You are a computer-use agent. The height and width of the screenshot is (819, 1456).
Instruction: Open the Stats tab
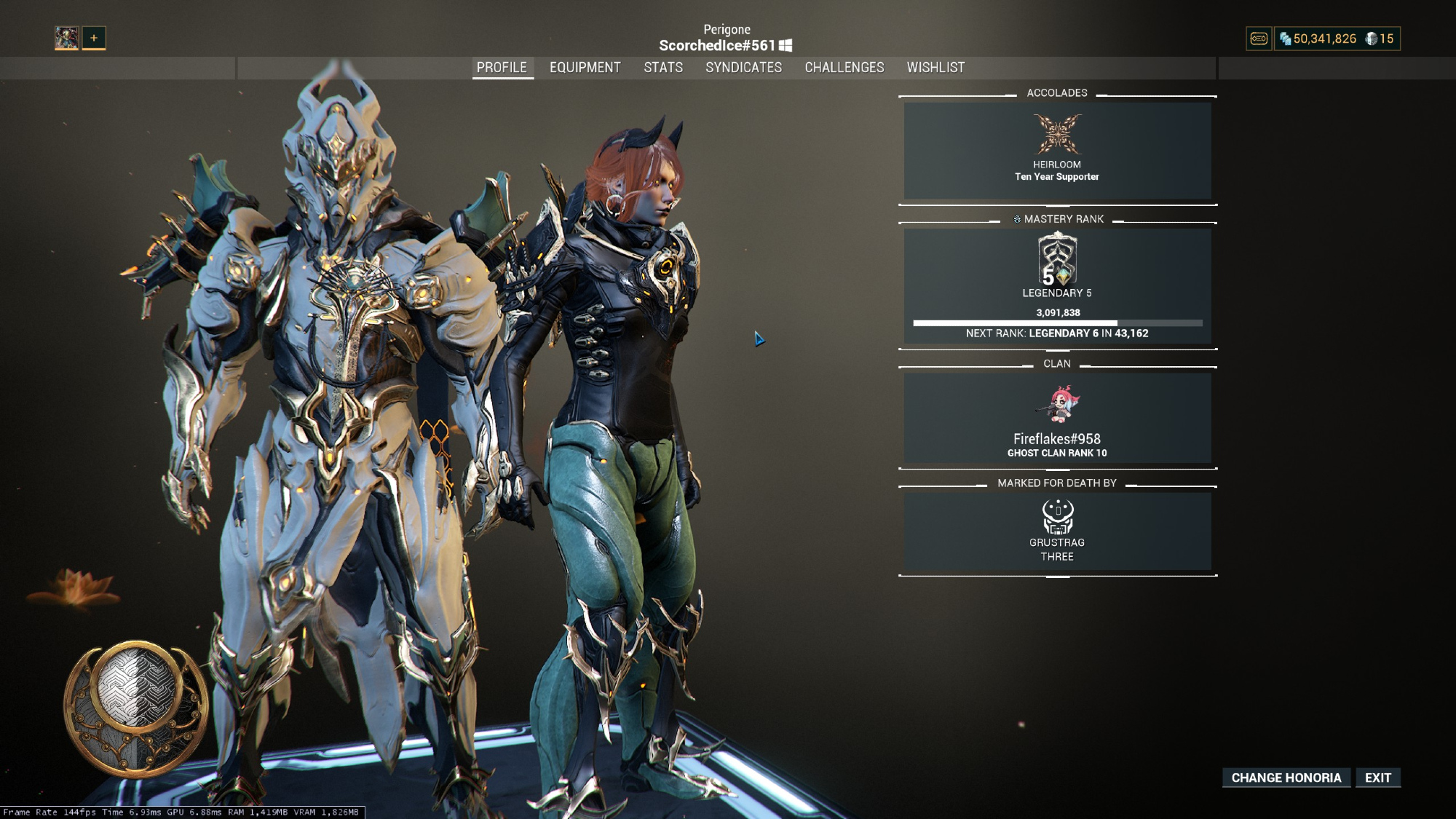pyautogui.click(x=663, y=68)
